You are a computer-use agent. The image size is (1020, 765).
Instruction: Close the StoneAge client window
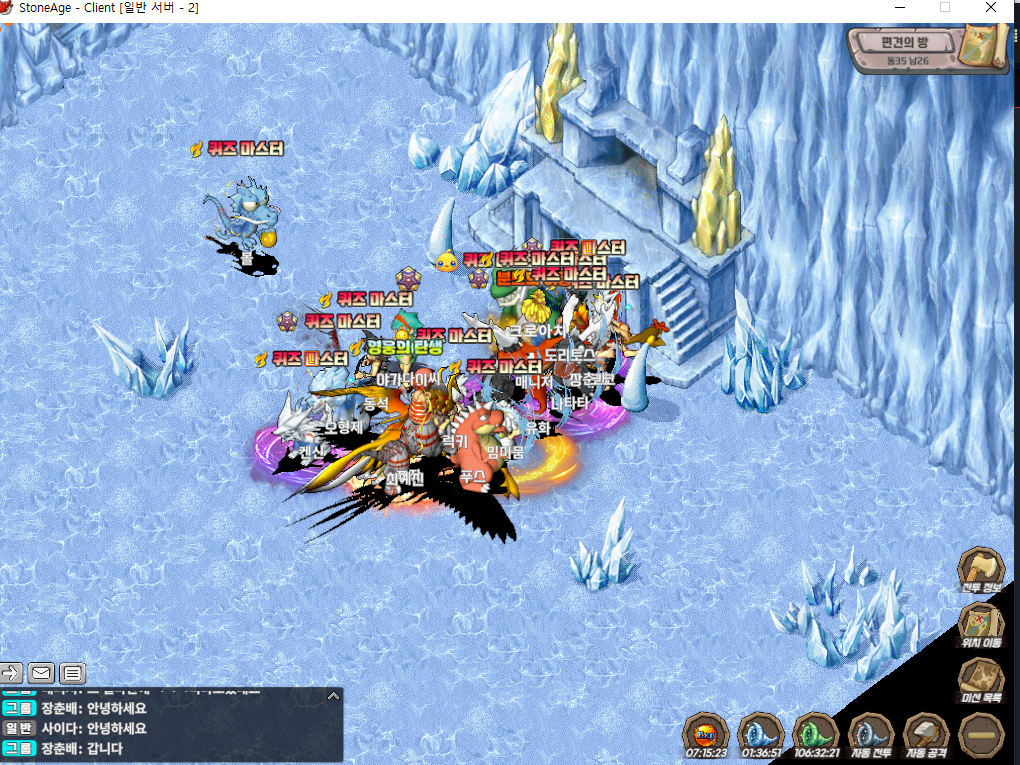[990, 8]
